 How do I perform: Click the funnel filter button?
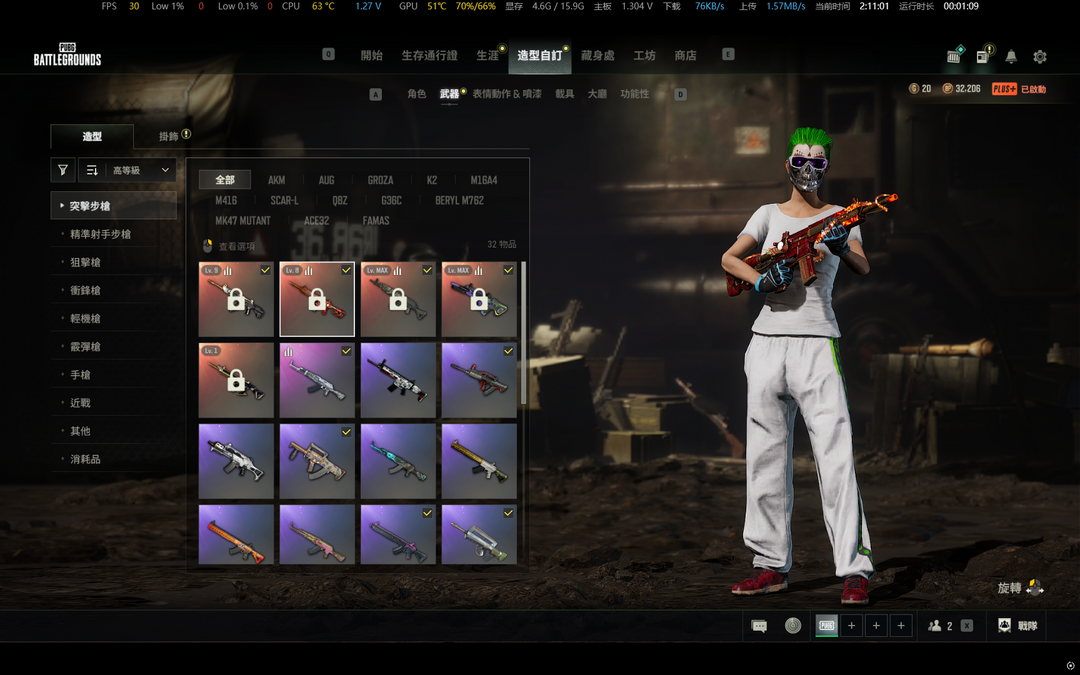point(63,171)
